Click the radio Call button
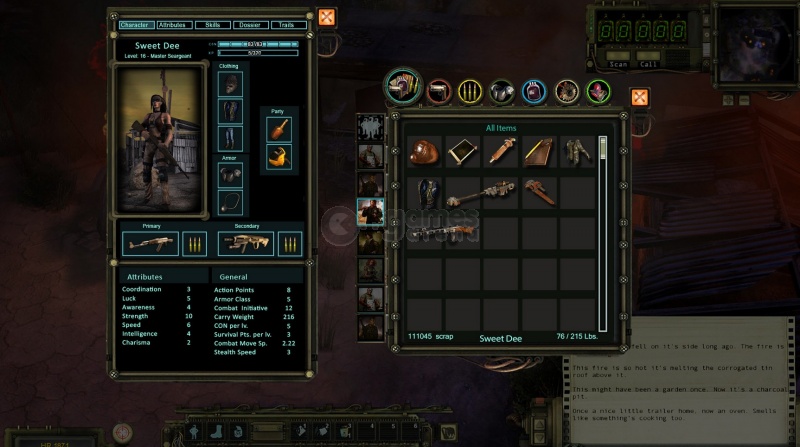 648,64
